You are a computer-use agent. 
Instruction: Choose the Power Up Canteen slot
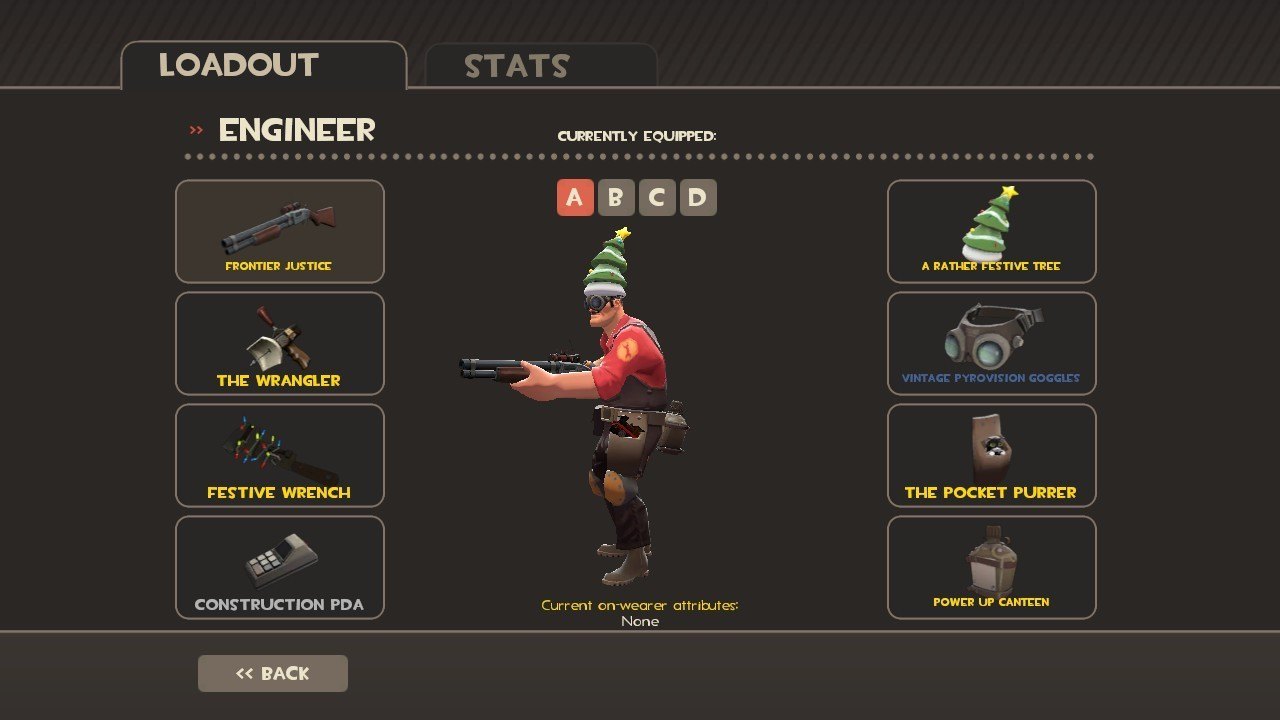[991, 567]
